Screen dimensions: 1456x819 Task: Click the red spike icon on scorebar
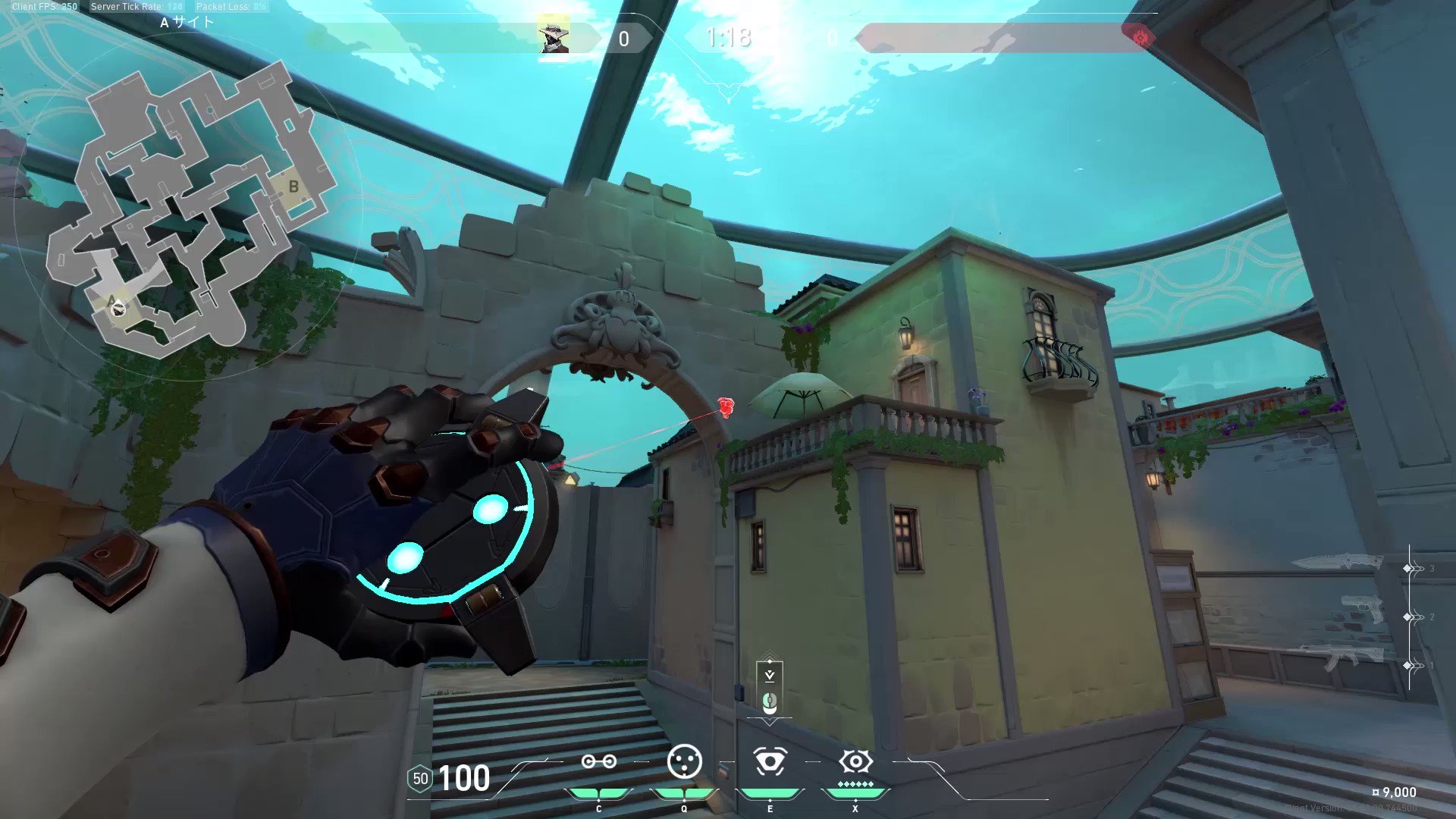[1140, 37]
